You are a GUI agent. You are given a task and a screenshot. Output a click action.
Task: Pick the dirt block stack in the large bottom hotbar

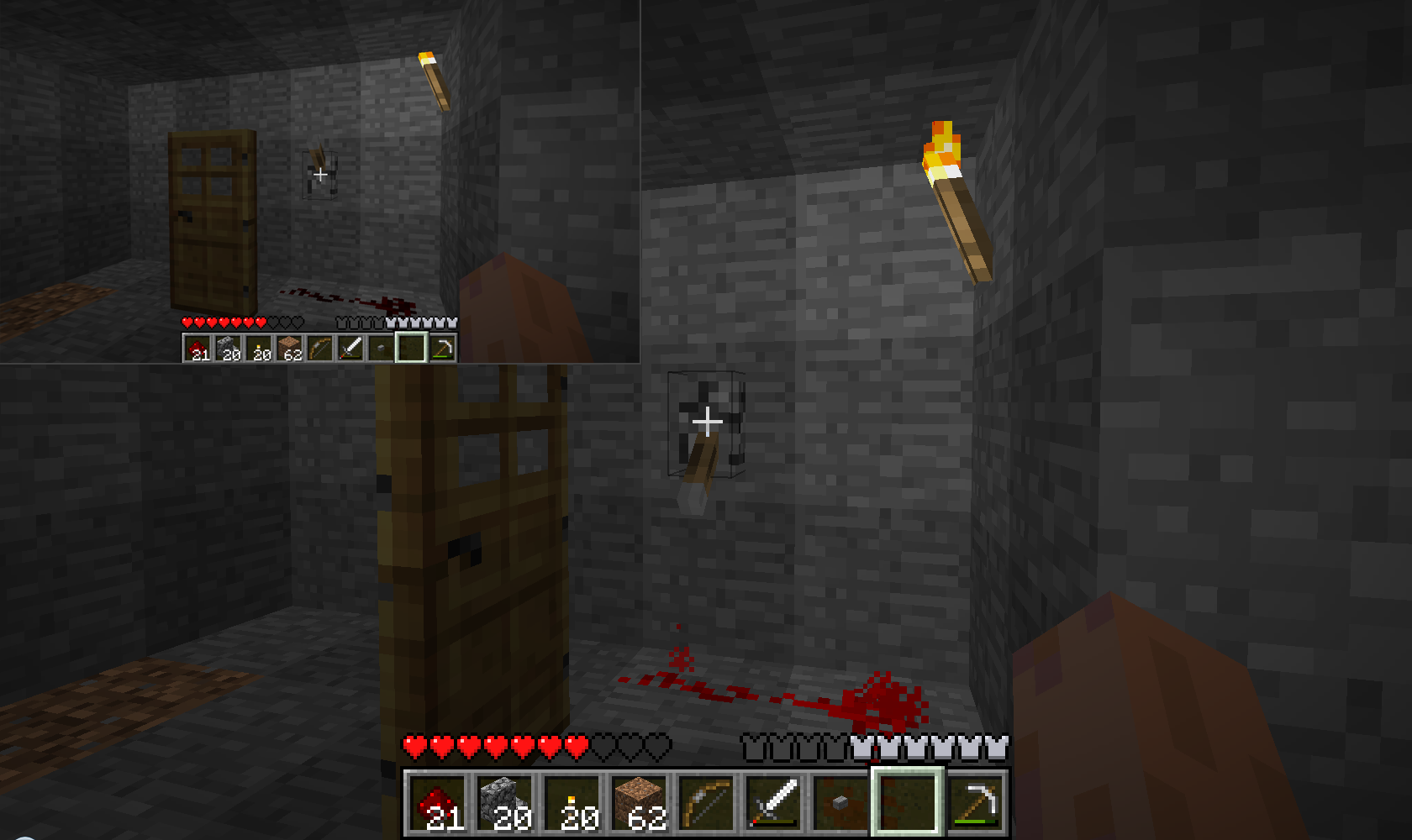(x=640, y=802)
